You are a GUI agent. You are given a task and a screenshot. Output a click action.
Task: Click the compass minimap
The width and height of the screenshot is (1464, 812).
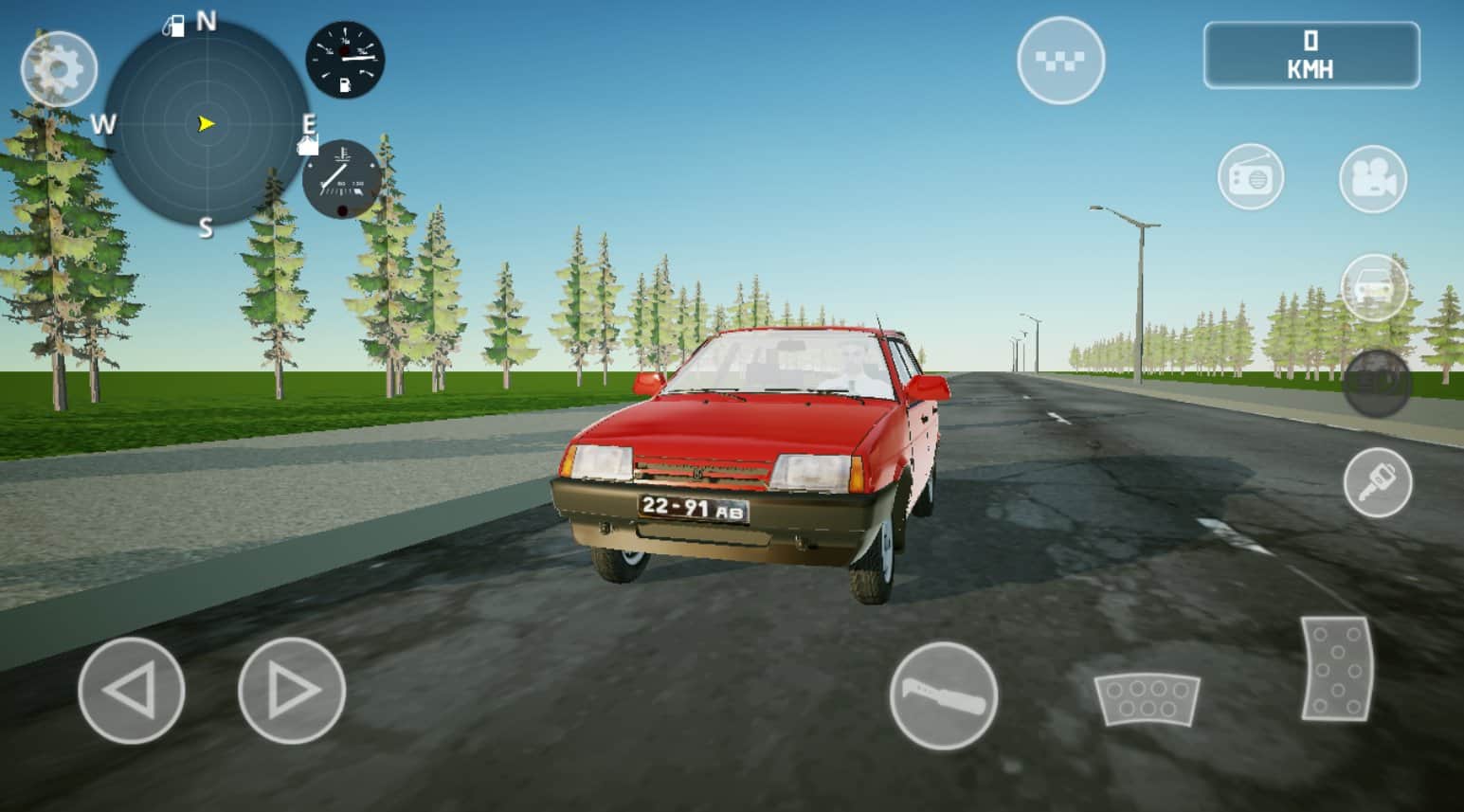[206, 124]
